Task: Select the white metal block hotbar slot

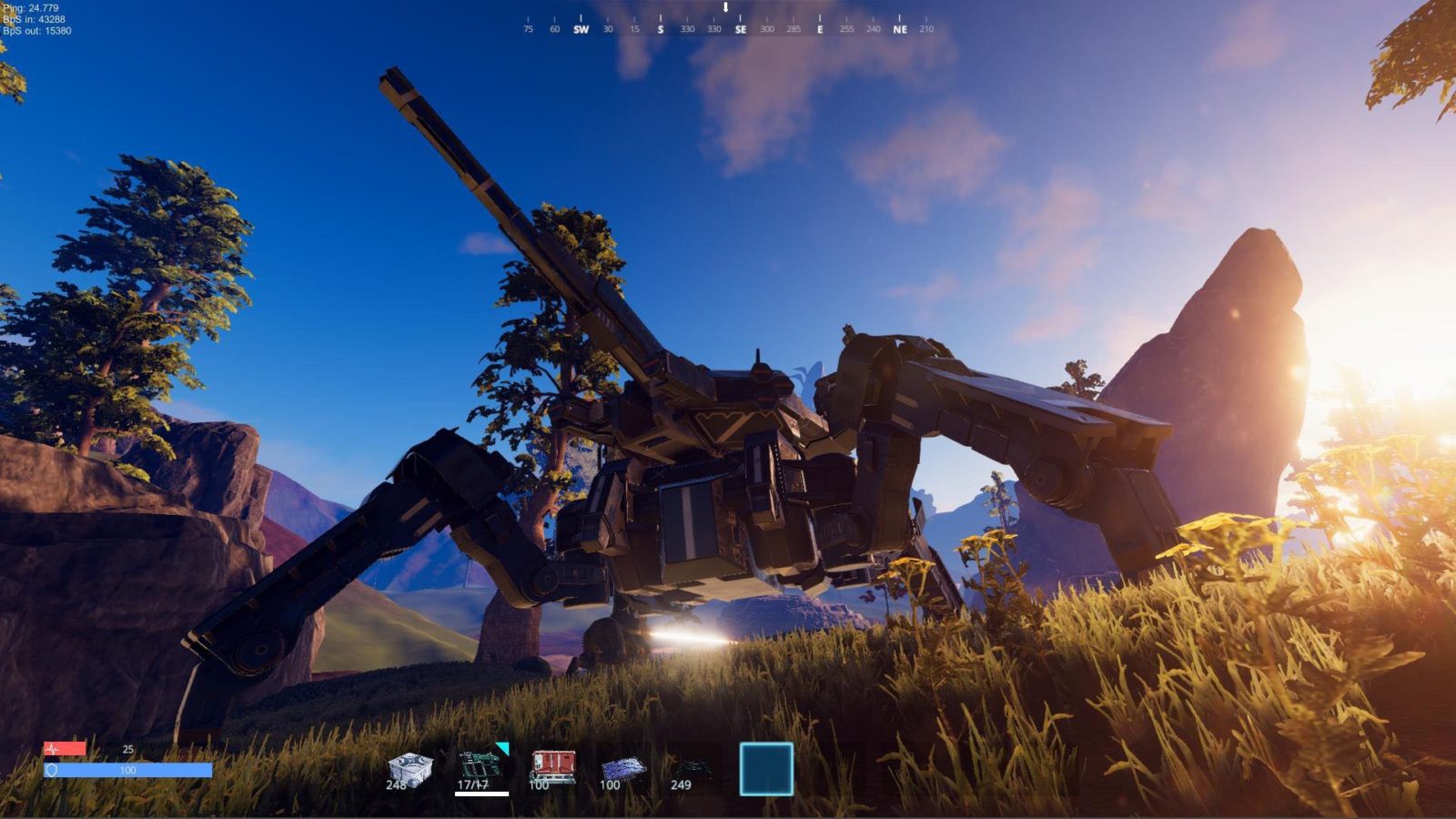Action: coord(409,769)
